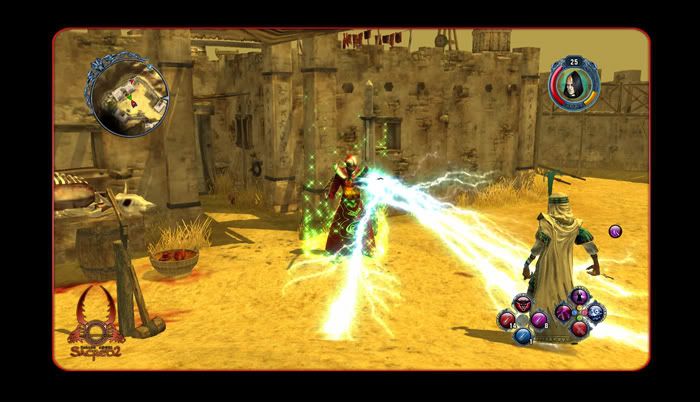
Task: Use the red potion slot
Action: coord(507,319)
